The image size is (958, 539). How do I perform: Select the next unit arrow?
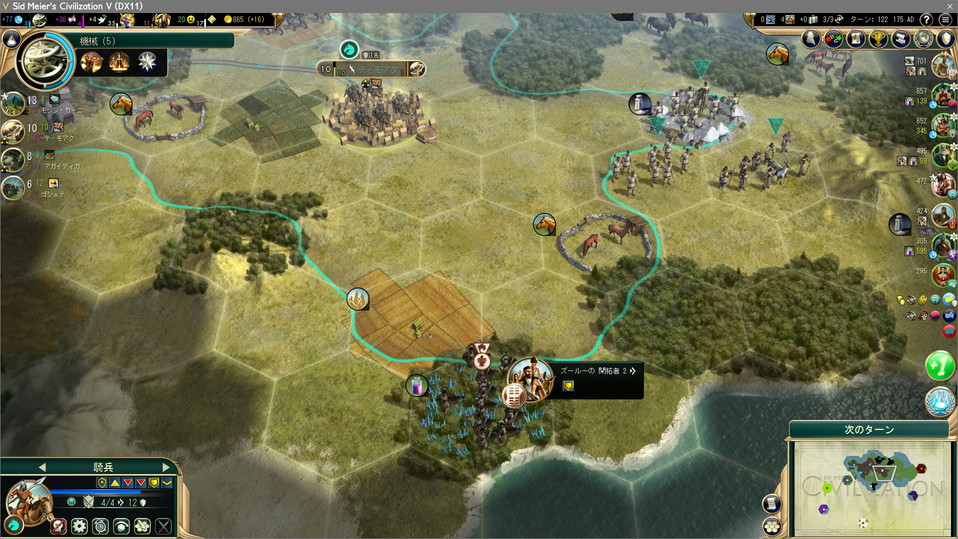point(166,467)
